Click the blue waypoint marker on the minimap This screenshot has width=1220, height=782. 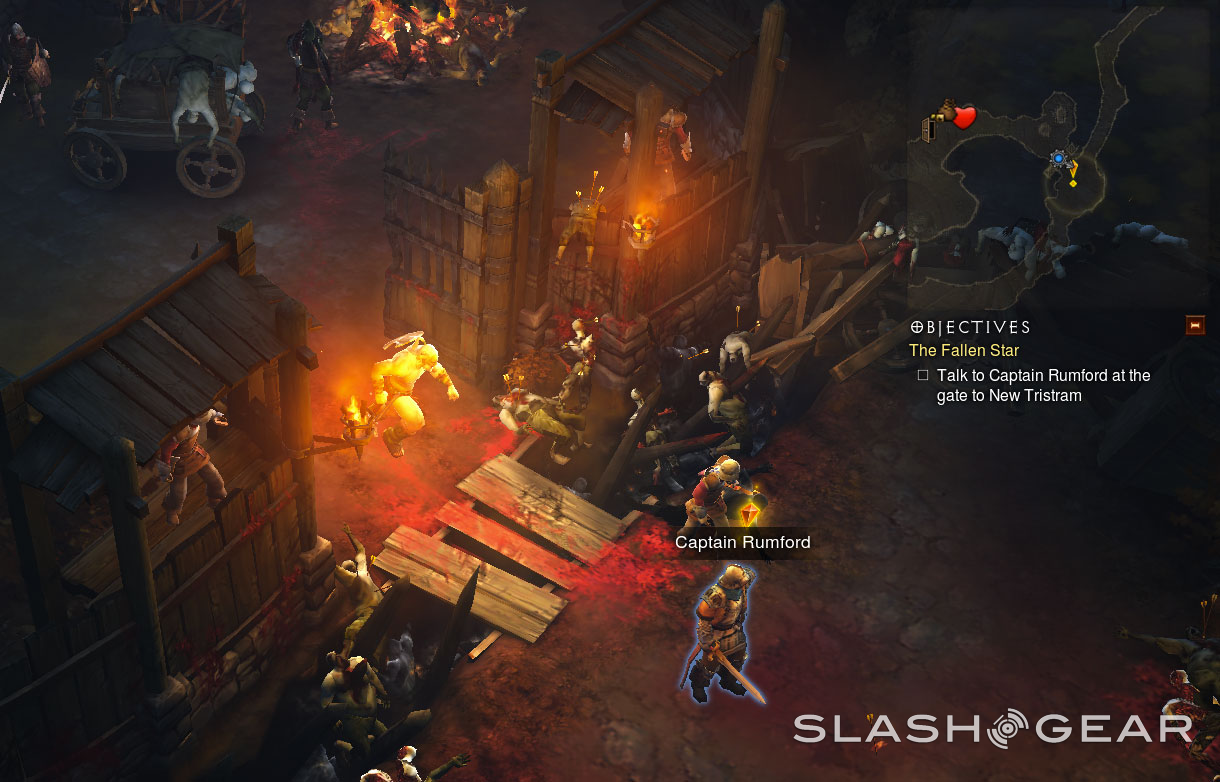pyautogui.click(x=1058, y=158)
